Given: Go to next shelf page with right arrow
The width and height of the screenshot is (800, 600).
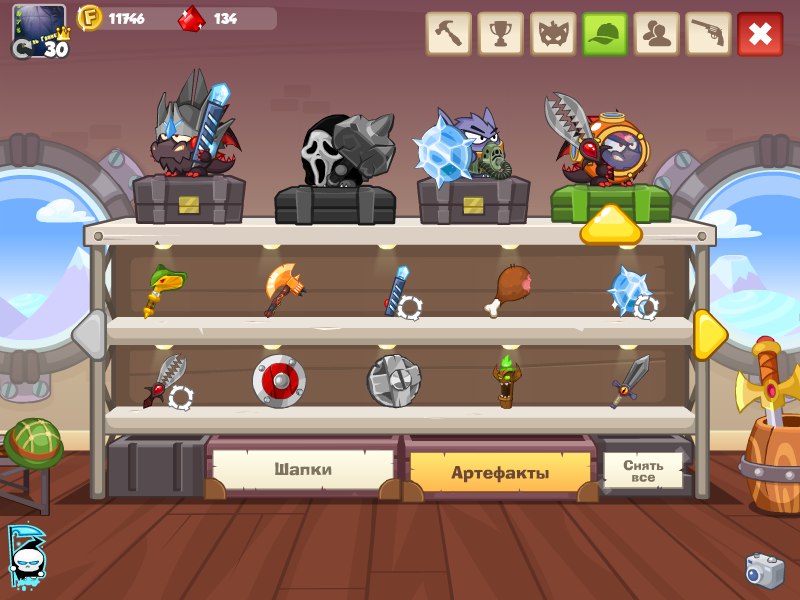Looking at the screenshot, I should click(709, 334).
